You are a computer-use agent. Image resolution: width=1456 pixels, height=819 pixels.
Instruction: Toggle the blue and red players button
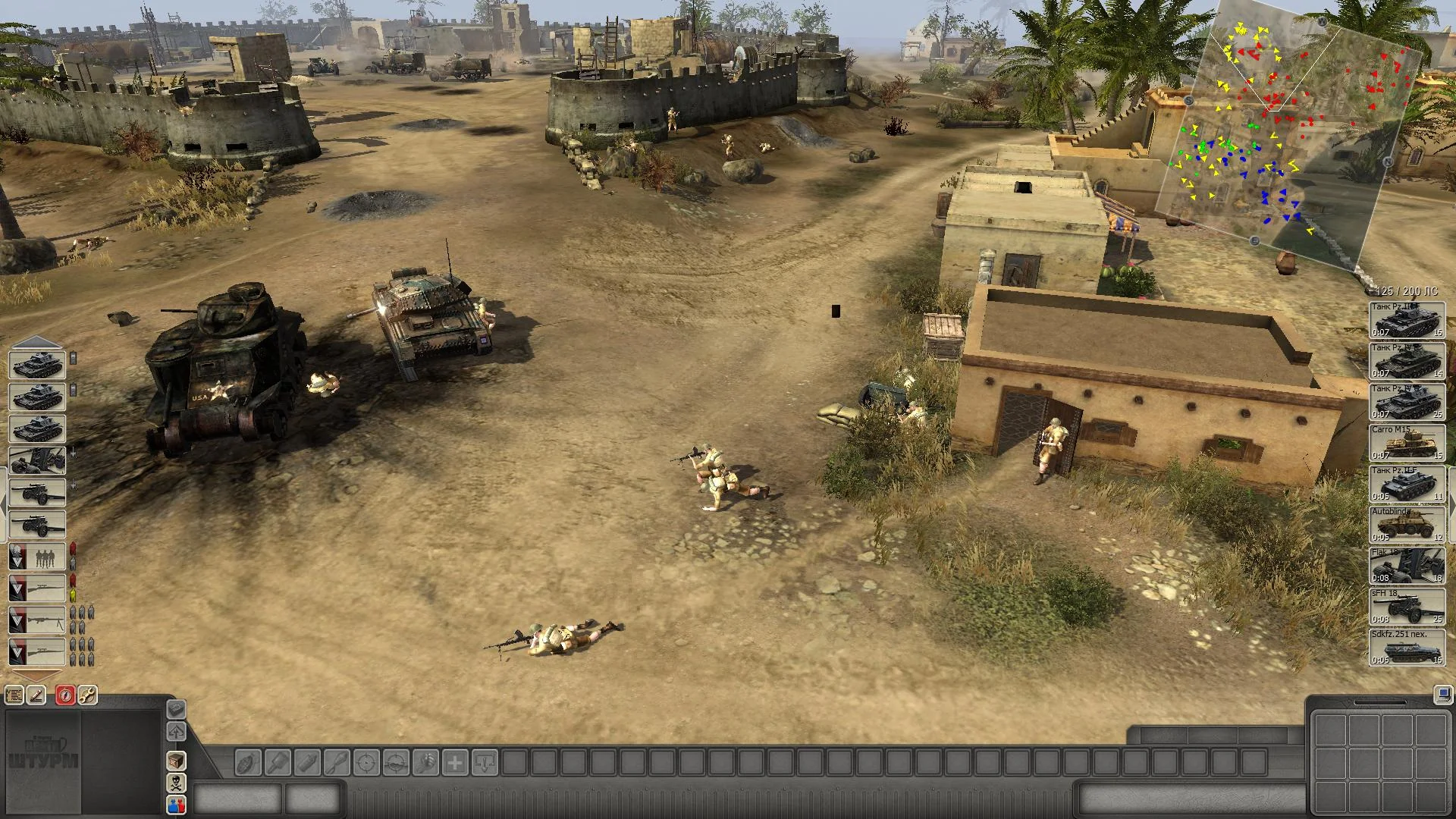click(176, 805)
